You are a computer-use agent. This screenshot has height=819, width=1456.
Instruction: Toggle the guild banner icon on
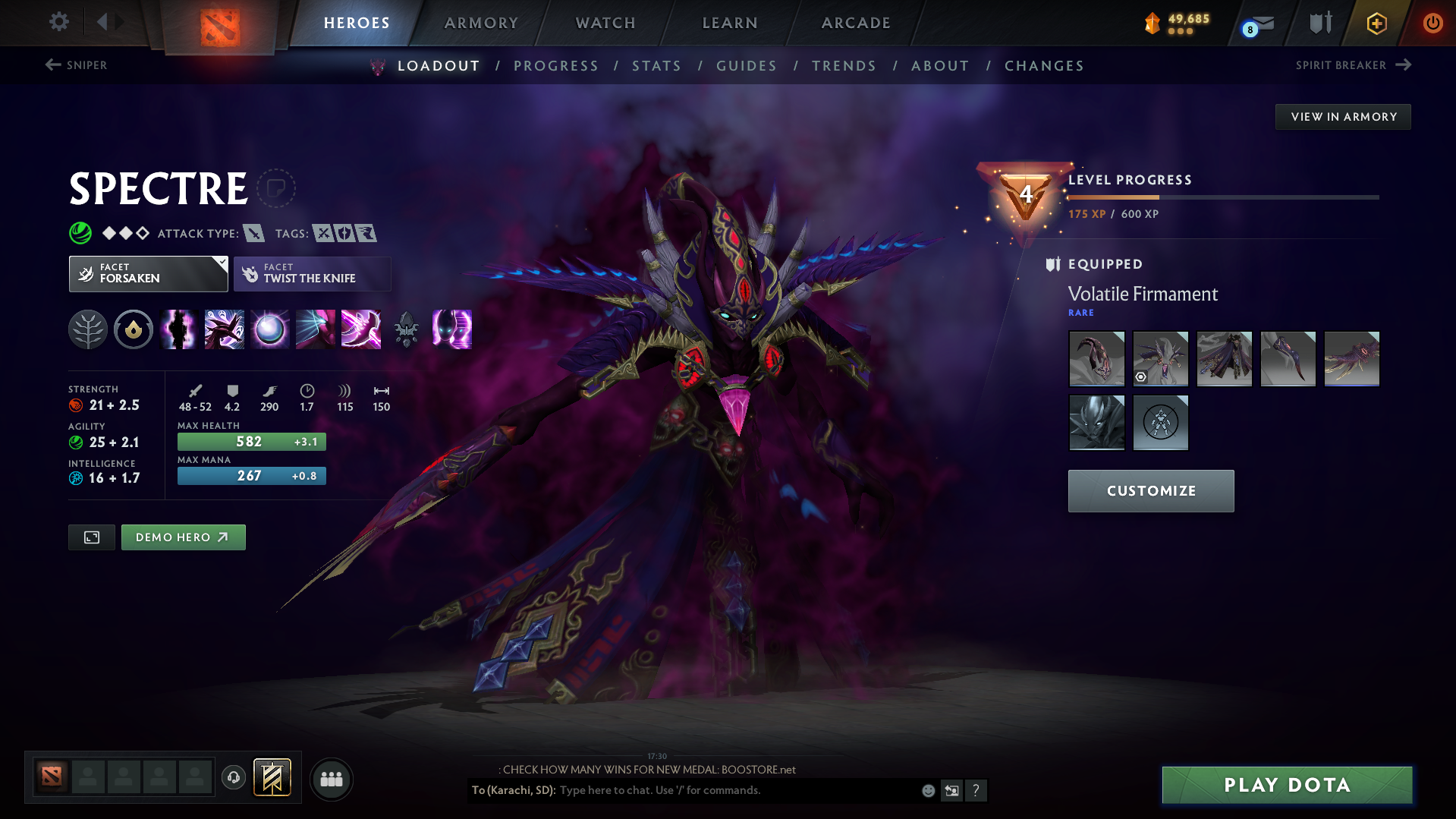(272, 777)
